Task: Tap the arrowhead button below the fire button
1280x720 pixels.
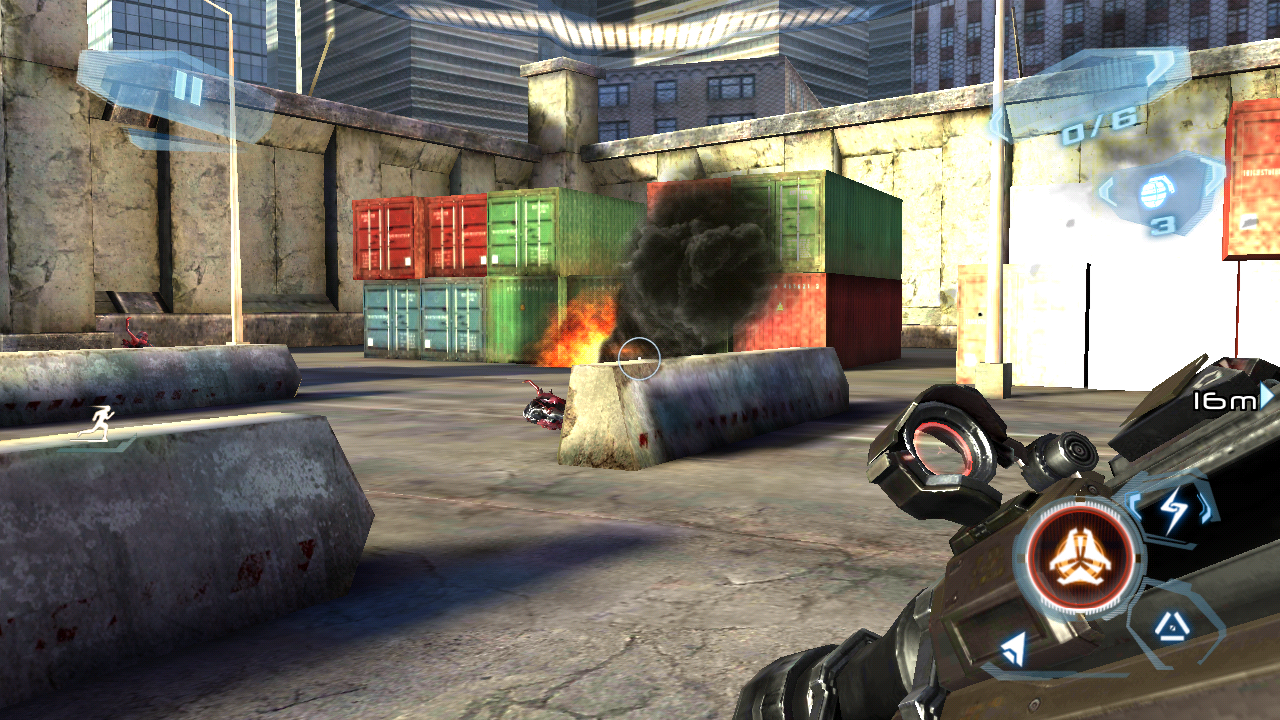Action: pyautogui.click(x=1014, y=651)
